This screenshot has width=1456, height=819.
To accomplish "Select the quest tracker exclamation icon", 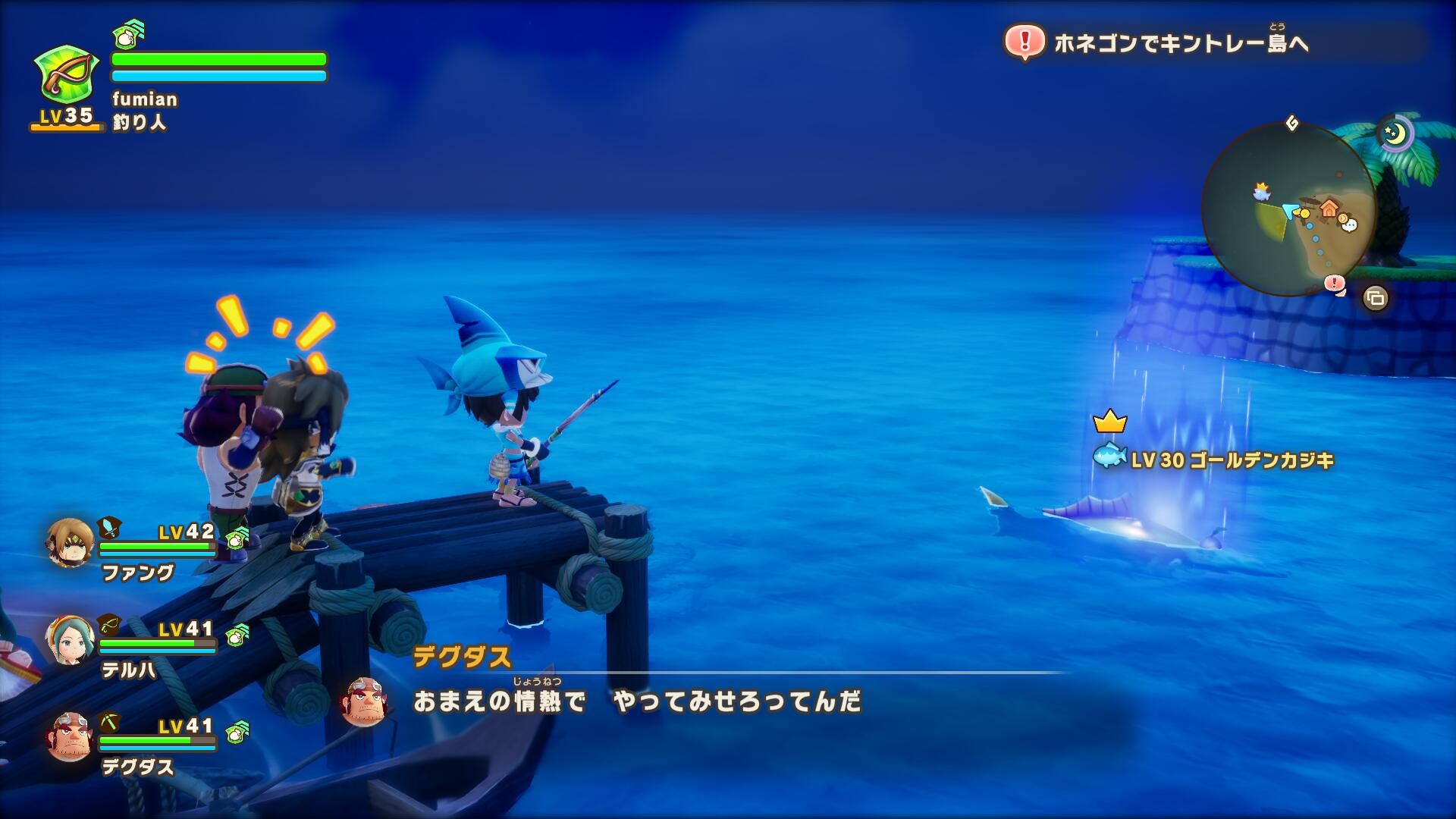I will [1025, 42].
